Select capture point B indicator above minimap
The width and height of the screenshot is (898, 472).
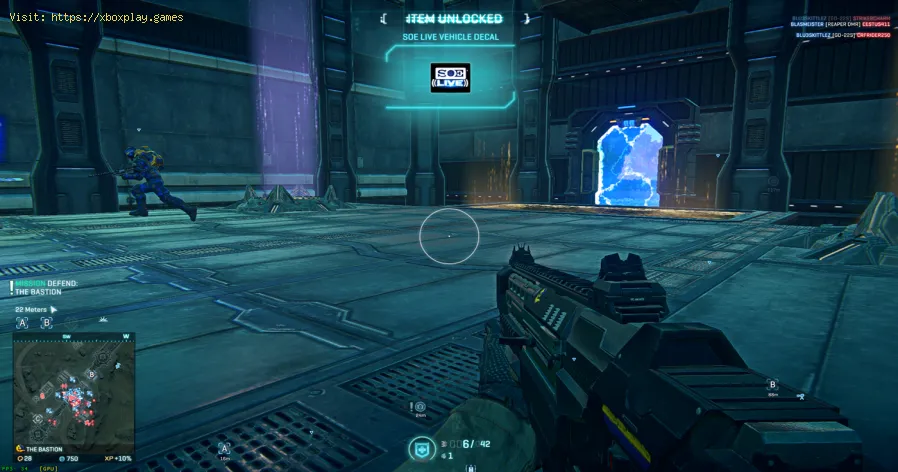tap(46, 323)
